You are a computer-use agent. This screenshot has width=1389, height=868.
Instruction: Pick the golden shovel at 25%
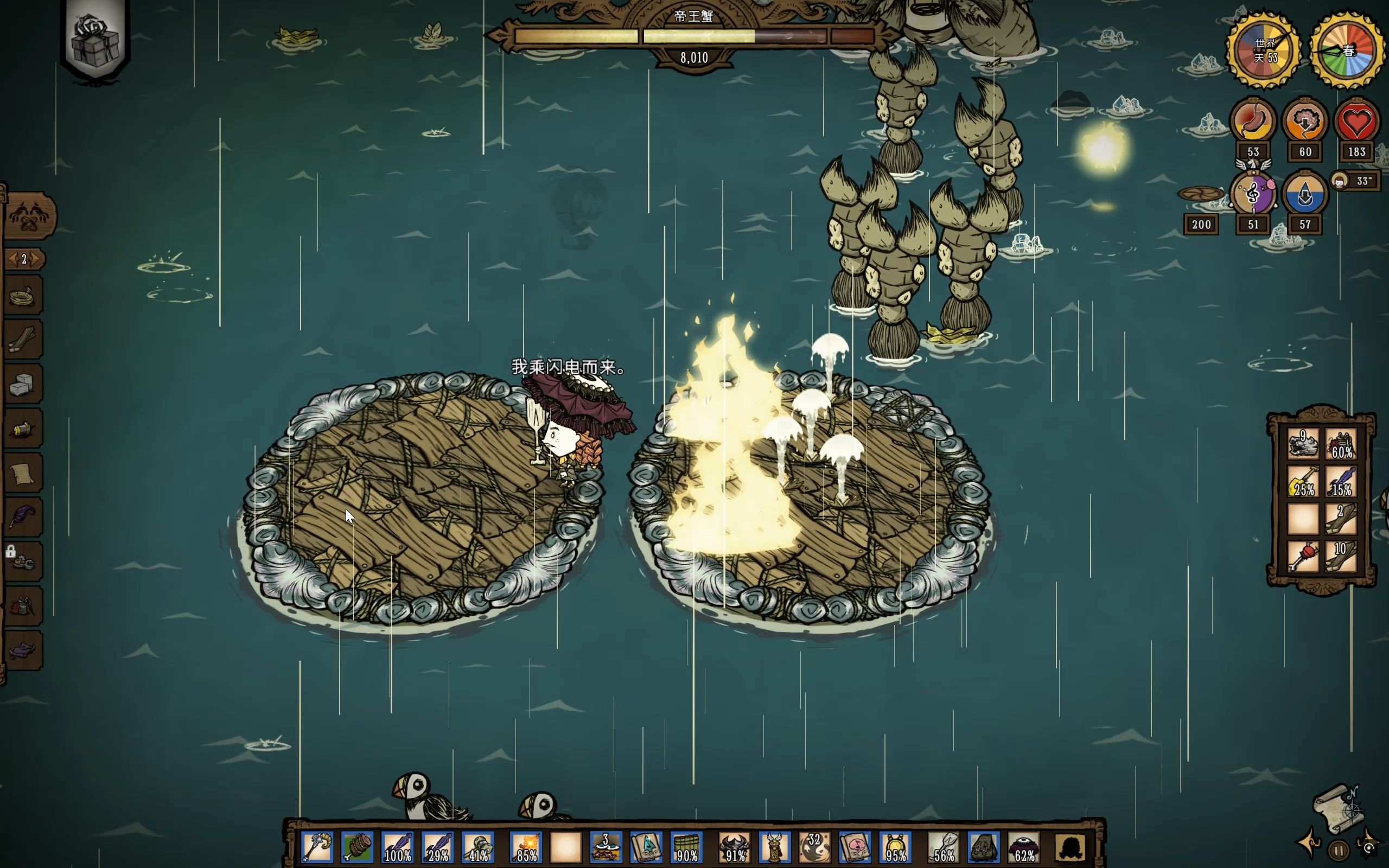[1303, 481]
